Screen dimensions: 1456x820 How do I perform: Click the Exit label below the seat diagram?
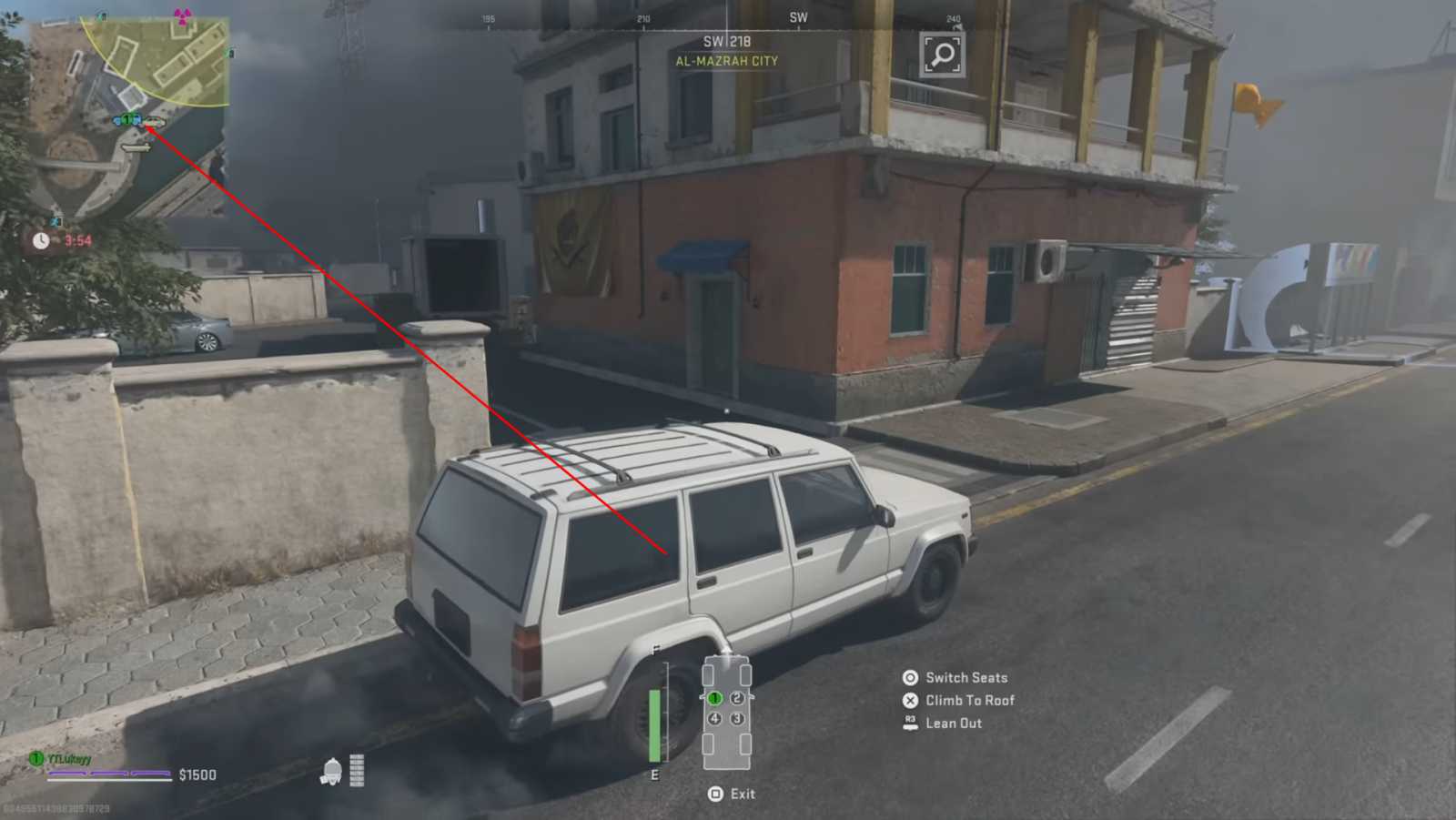pyautogui.click(x=743, y=794)
